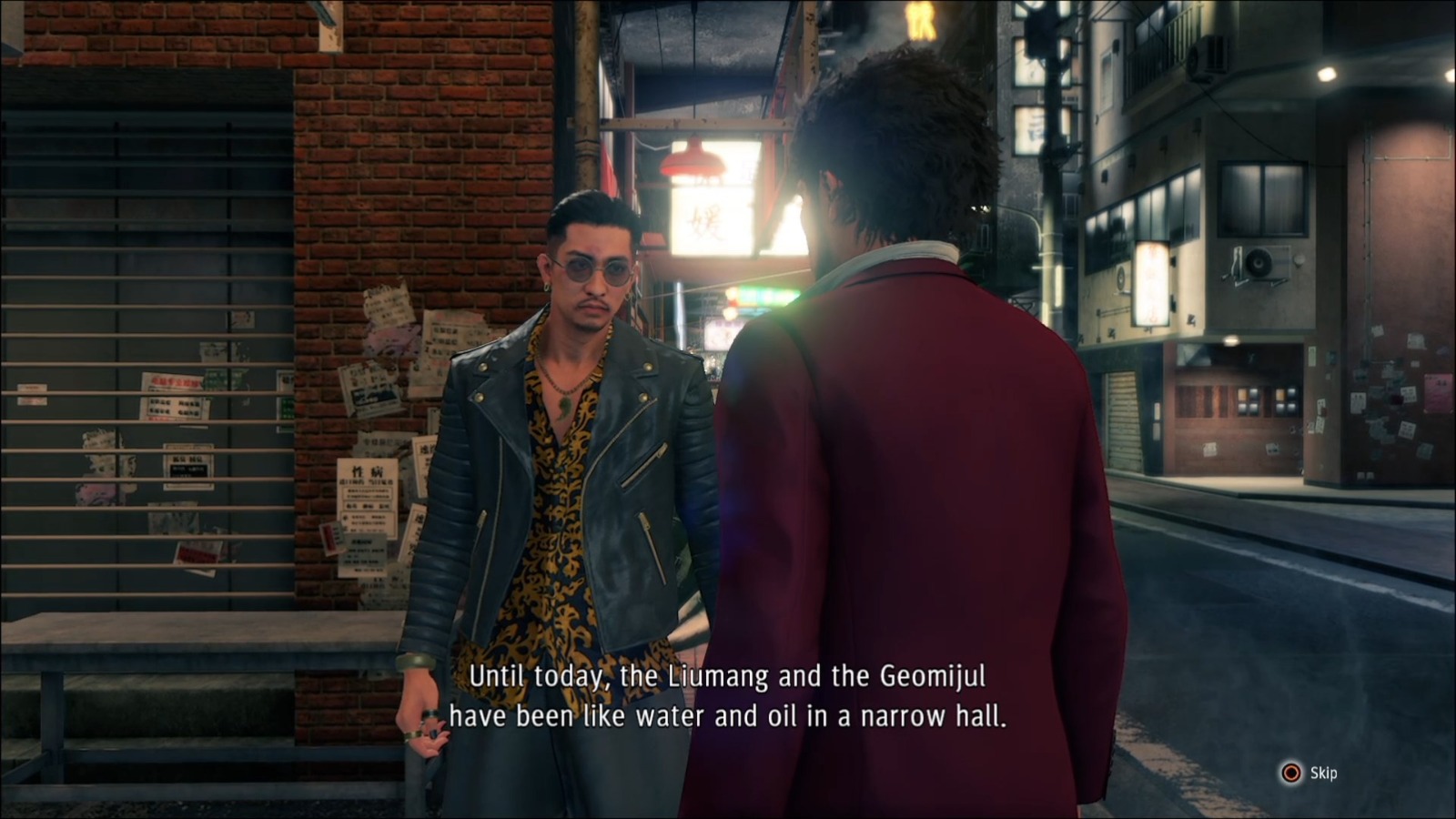Click the air conditioner unit on the right wall
The image size is (1456, 819).
1259,264
